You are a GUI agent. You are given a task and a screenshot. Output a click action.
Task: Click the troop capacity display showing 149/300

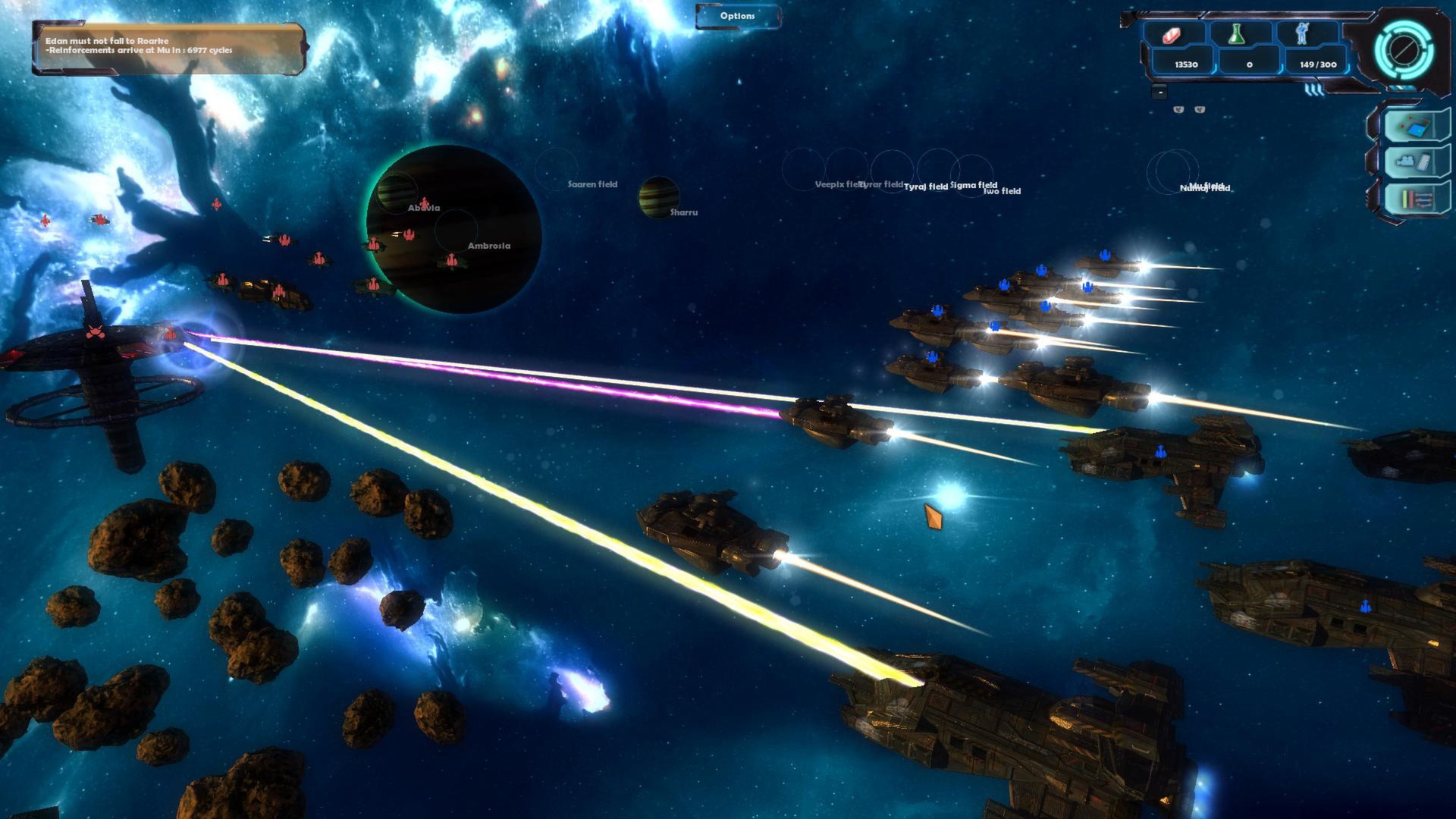click(x=1319, y=64)
